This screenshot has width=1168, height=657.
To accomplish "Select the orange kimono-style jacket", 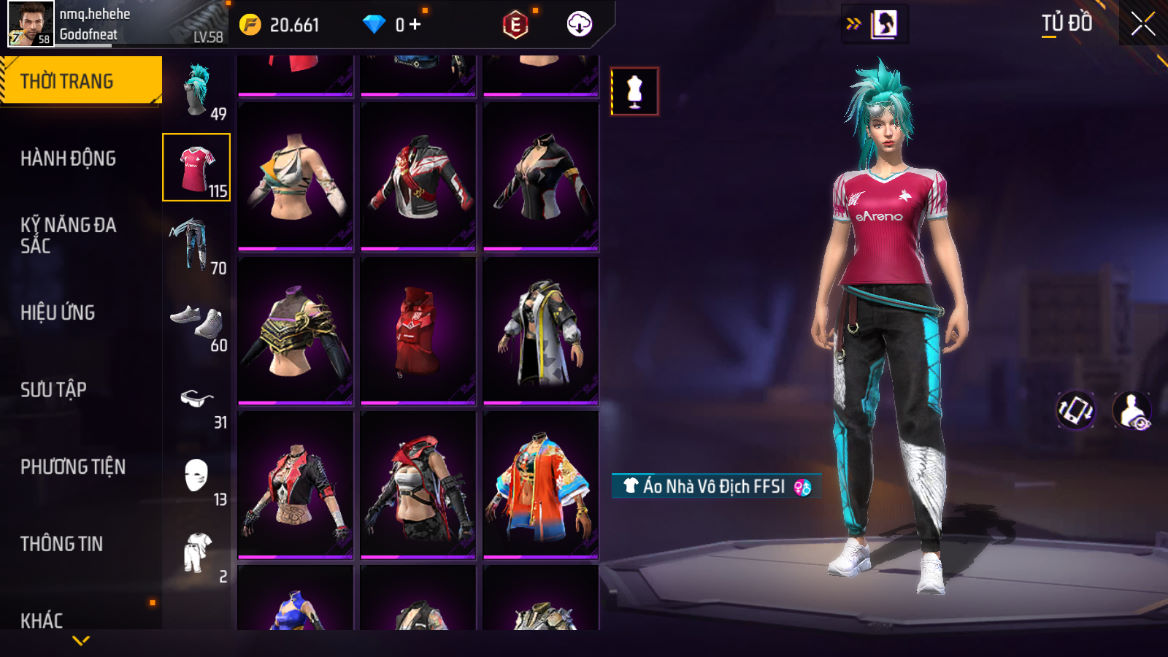I will [541, 485].
